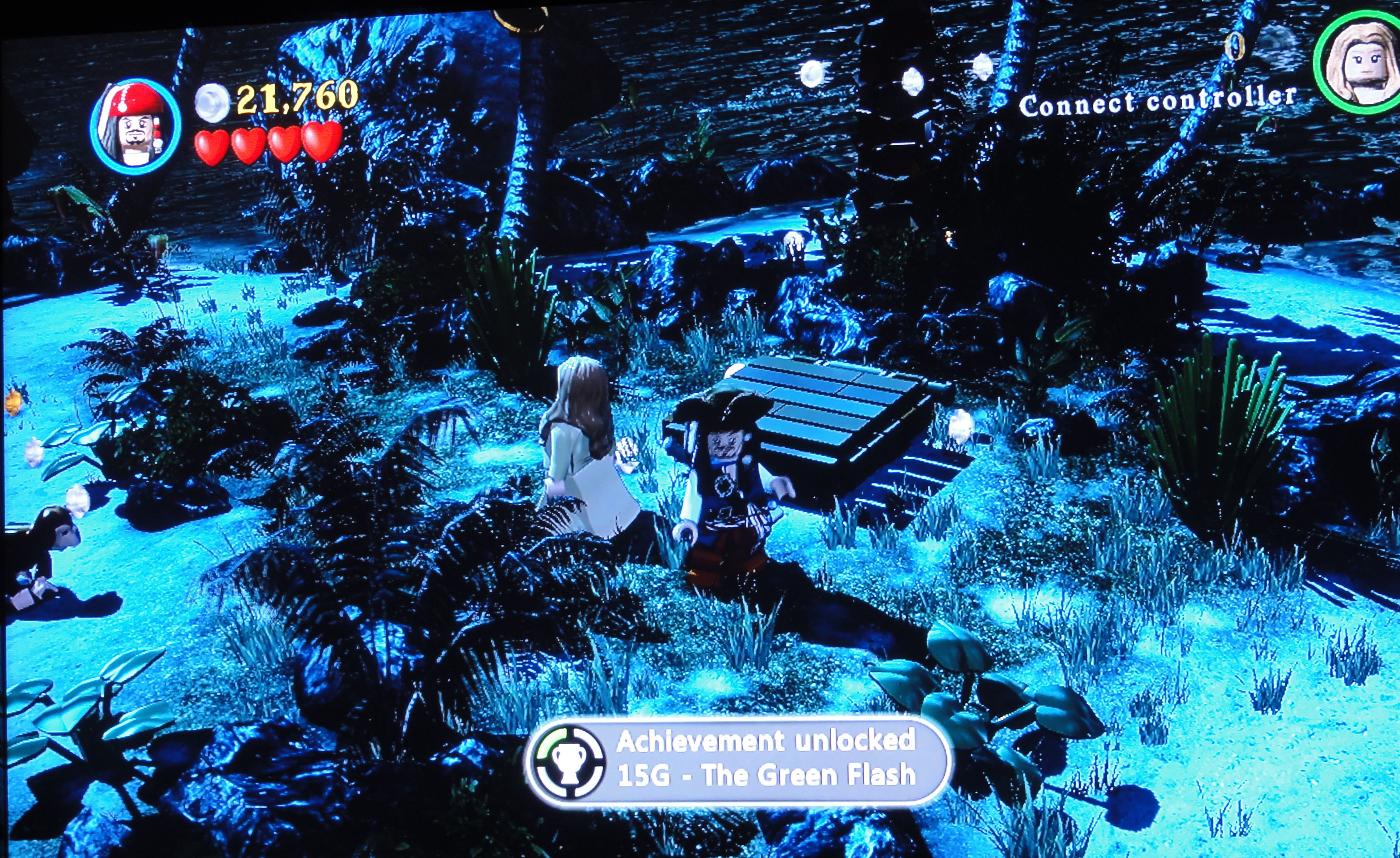
Task: Open the Green Flash achievement notification
Action: point(738,760)
